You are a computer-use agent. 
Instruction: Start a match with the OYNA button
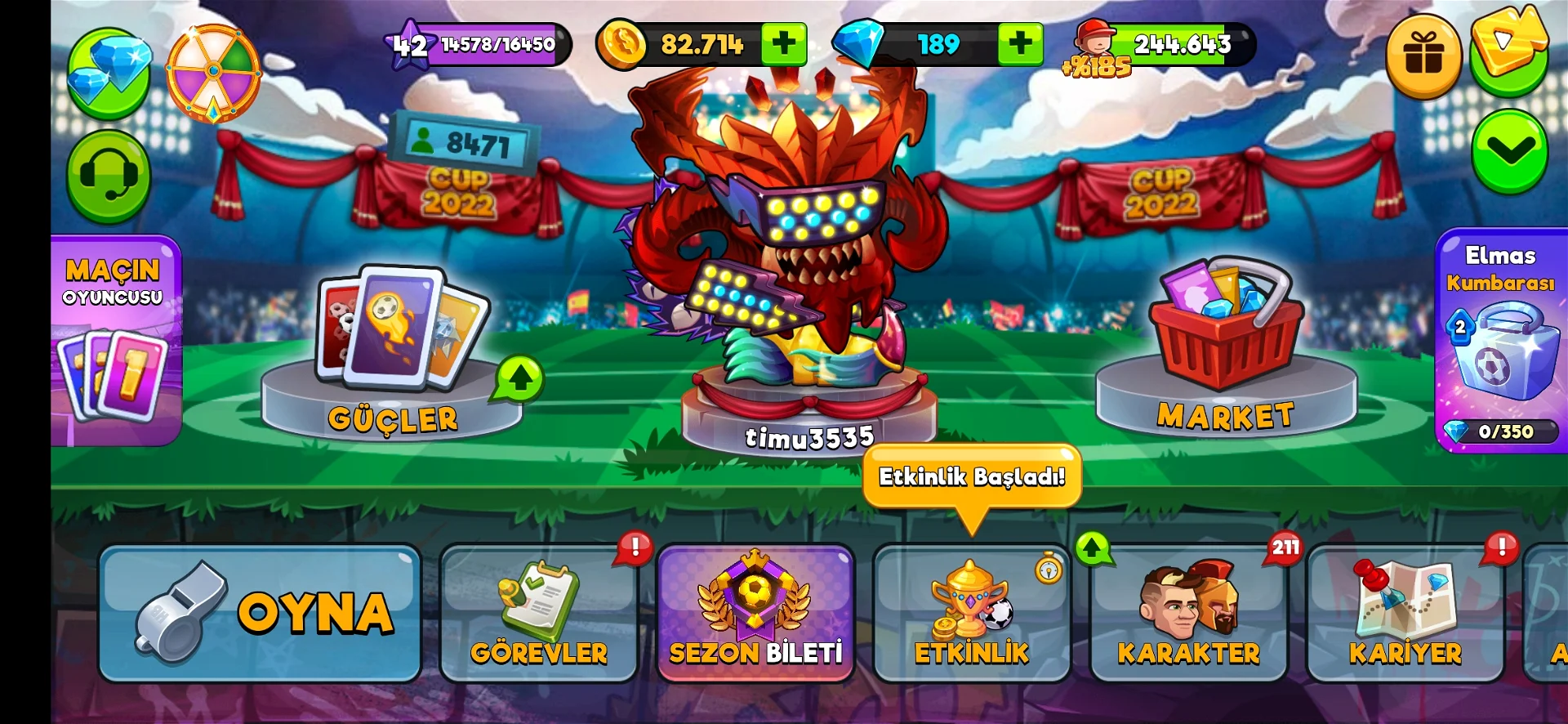260,613
